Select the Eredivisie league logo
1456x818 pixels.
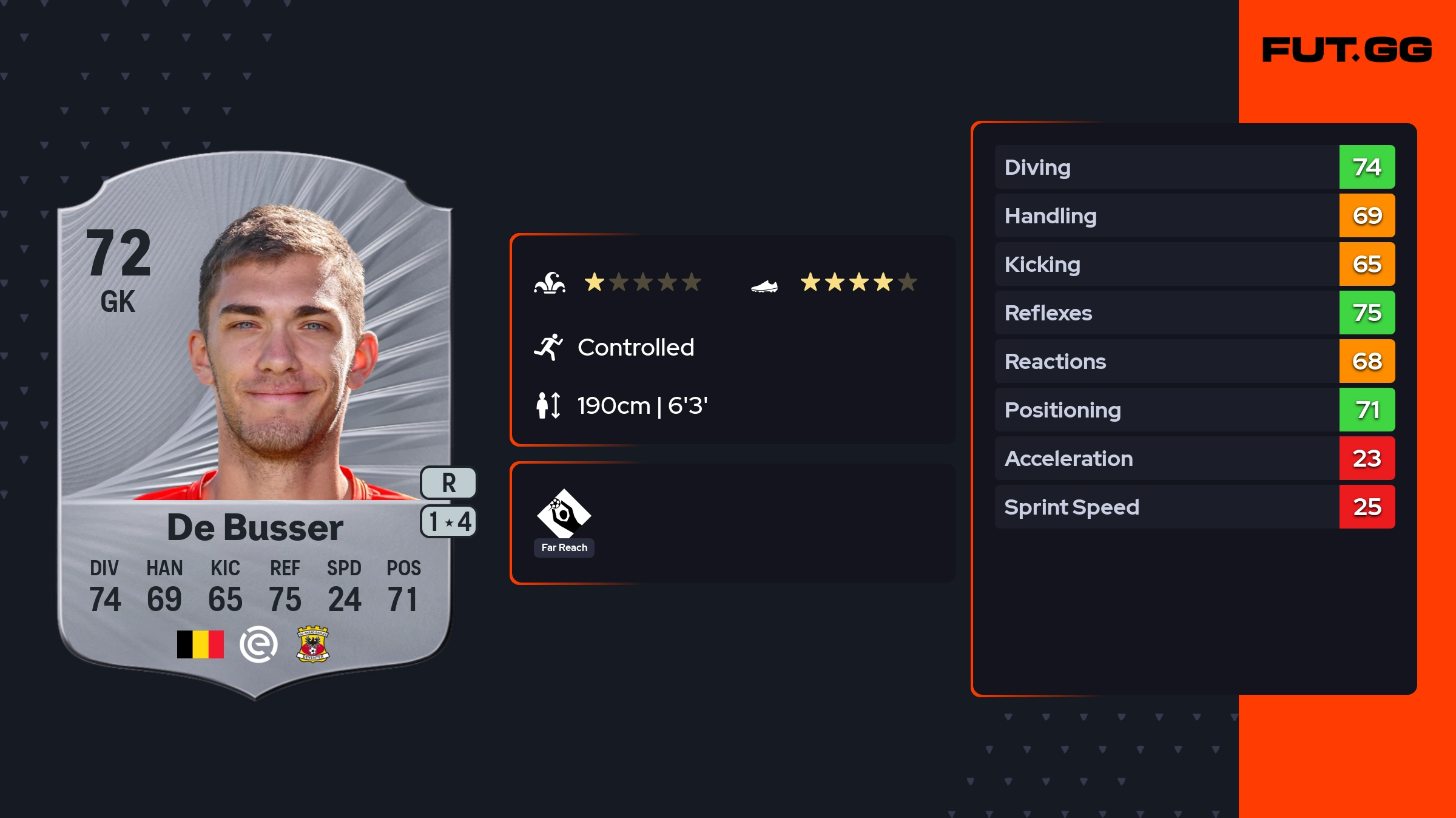(258, 644)
